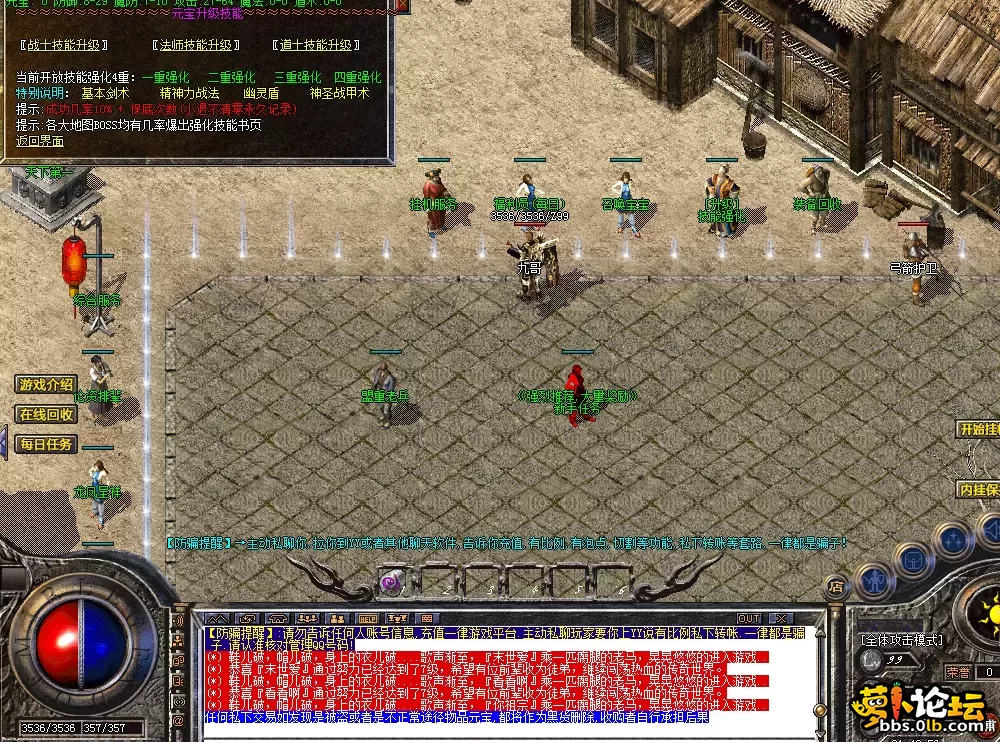The width and height of the screenshot is (1000, 742).
Task: Open 战士技能升级 warrior skill upgrade
Action: coord(66,46)
